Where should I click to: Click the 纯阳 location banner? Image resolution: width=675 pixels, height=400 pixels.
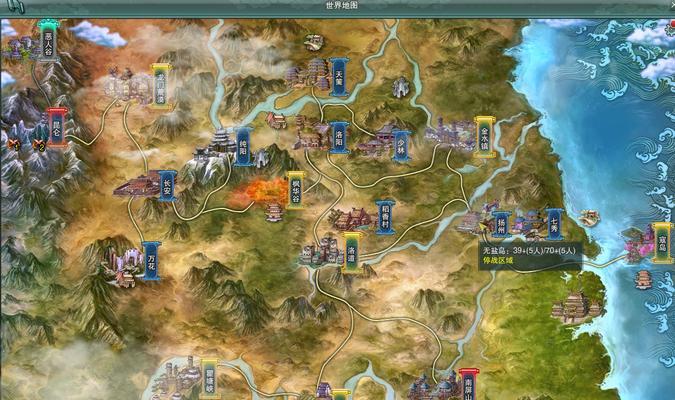pos(242,146)
